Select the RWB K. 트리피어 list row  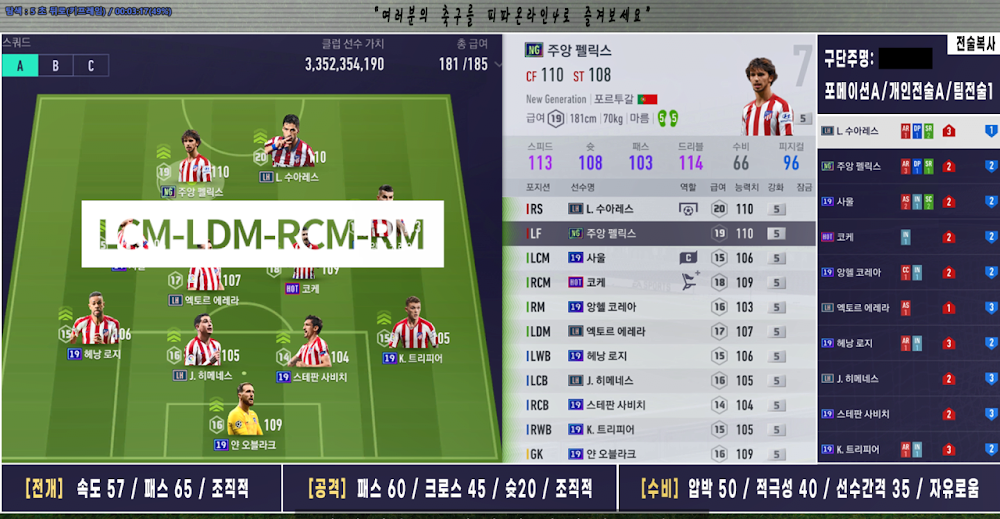coord(660,429)
